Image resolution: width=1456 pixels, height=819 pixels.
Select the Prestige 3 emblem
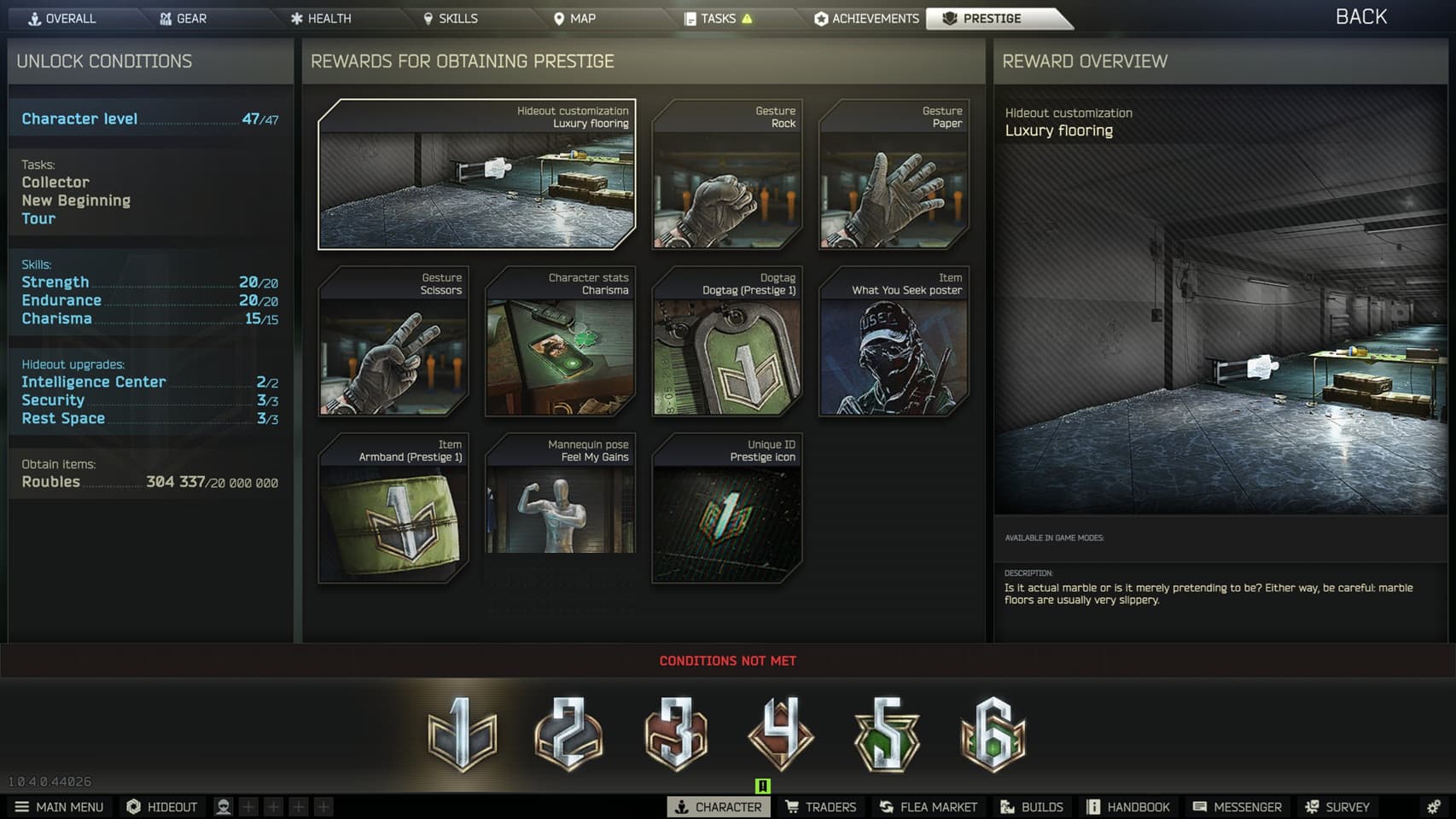(675, 732)
